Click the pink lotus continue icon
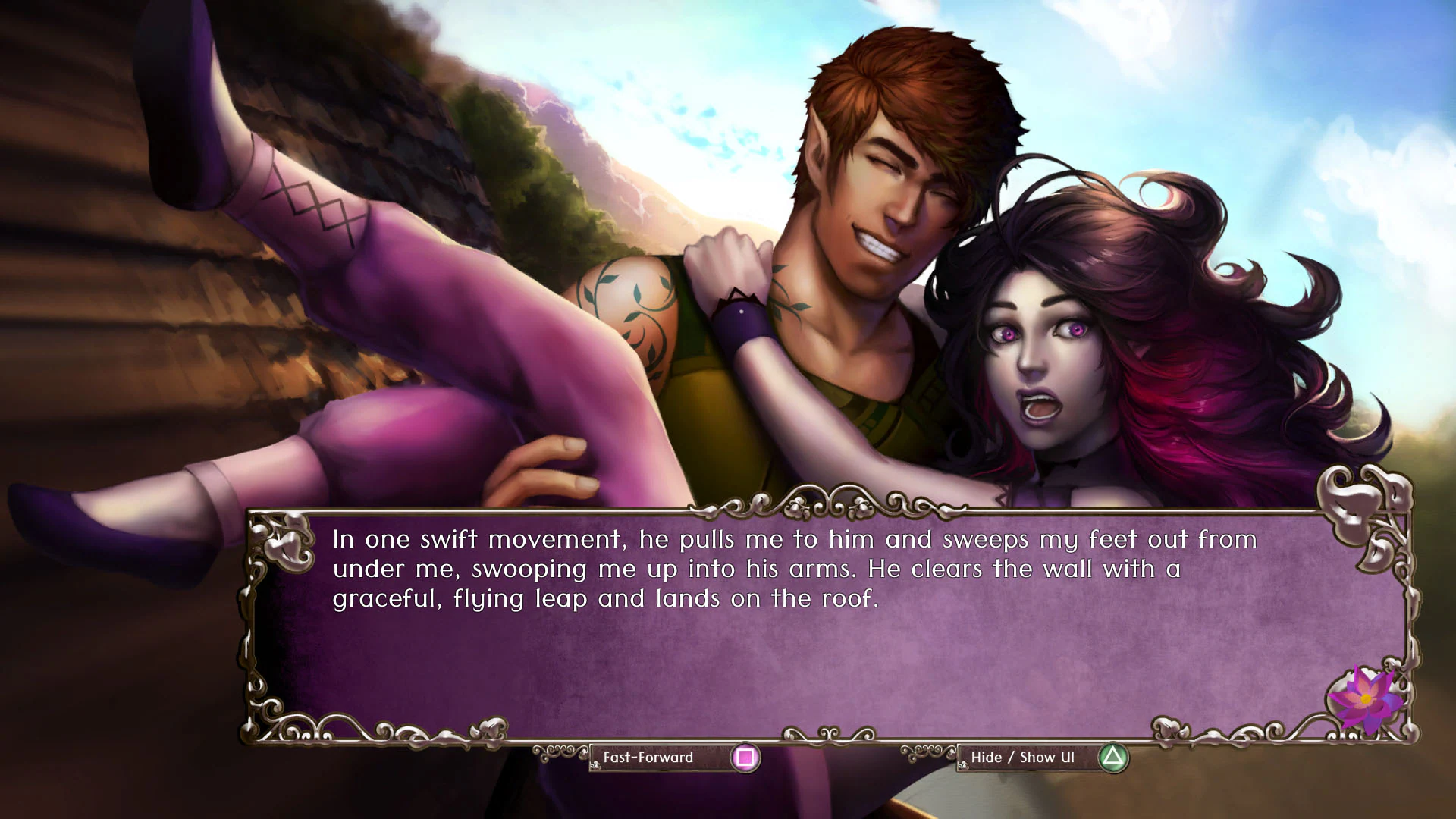This screenshot has width=1456, height=819. point(1366,699)
